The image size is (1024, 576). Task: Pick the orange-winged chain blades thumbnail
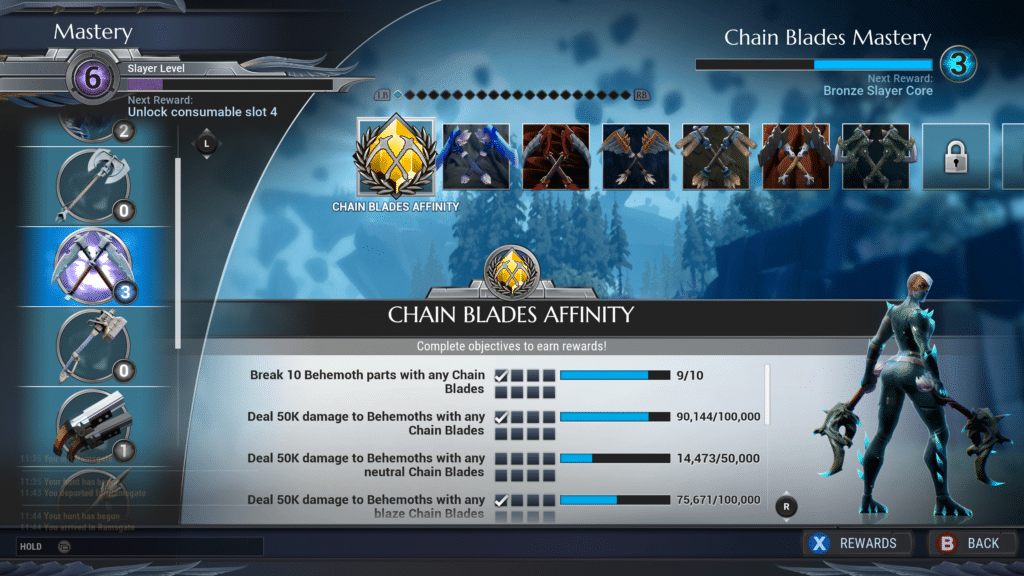[x=636, y=157]
